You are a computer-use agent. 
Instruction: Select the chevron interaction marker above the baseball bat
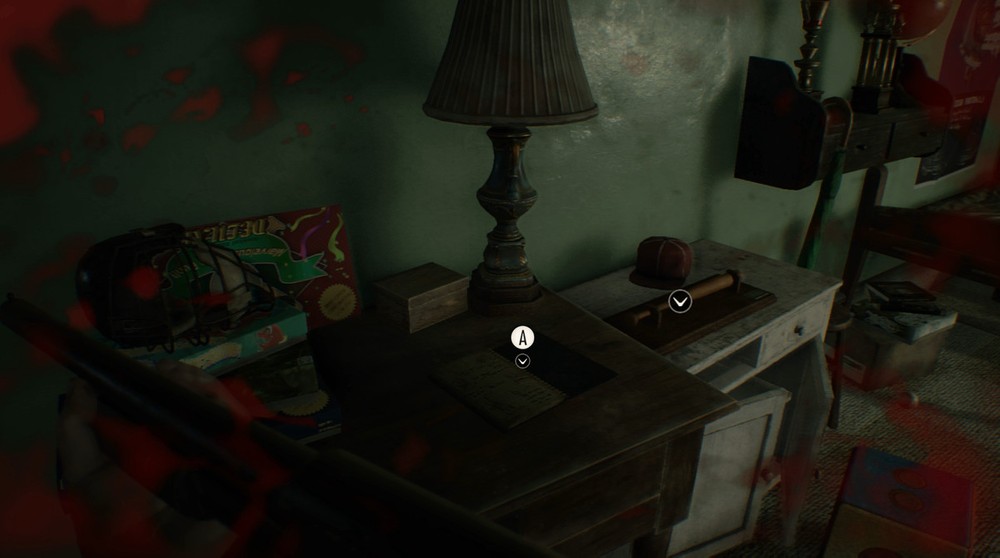tap(680, 301)
